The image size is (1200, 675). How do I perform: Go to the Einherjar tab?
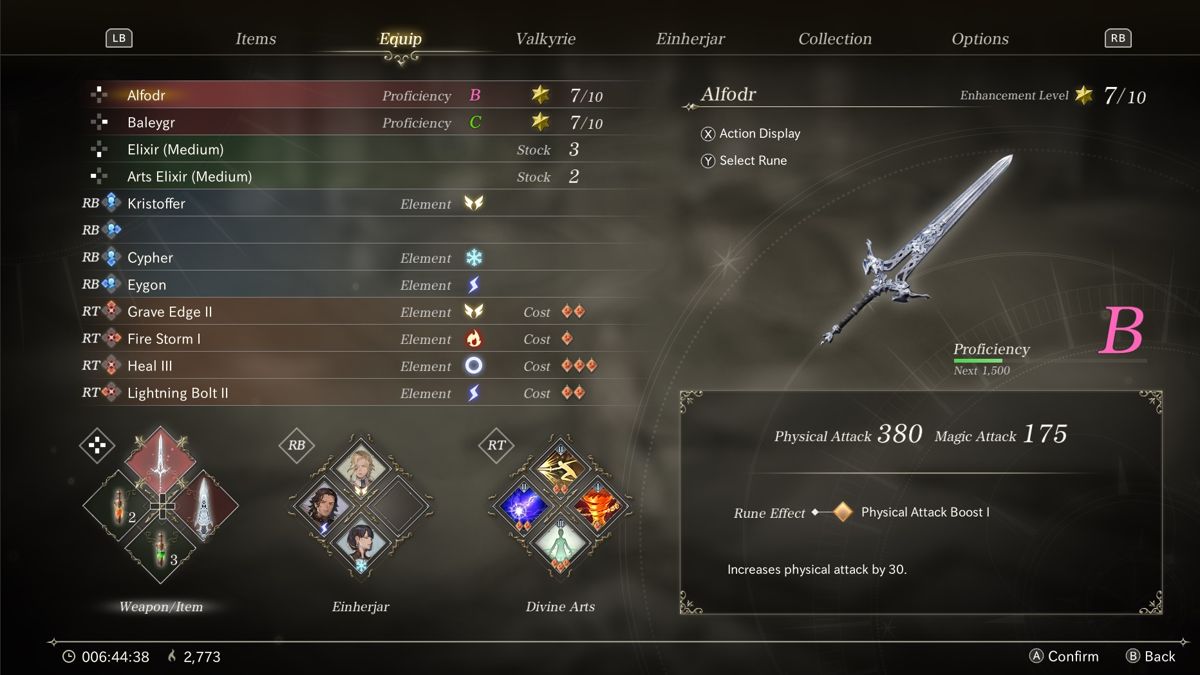[690, 39]
